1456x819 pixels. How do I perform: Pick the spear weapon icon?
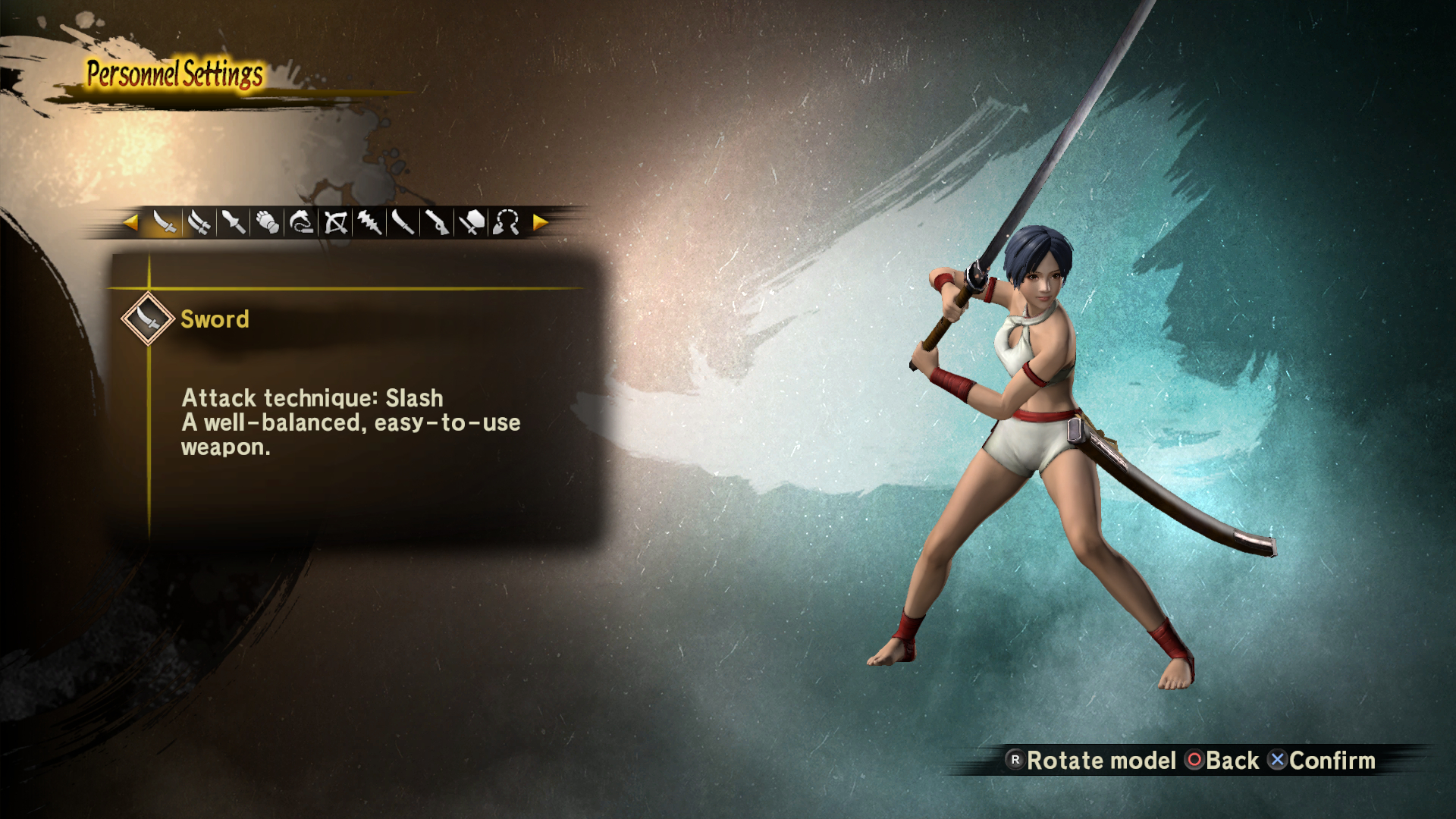(x=233, y=222)
